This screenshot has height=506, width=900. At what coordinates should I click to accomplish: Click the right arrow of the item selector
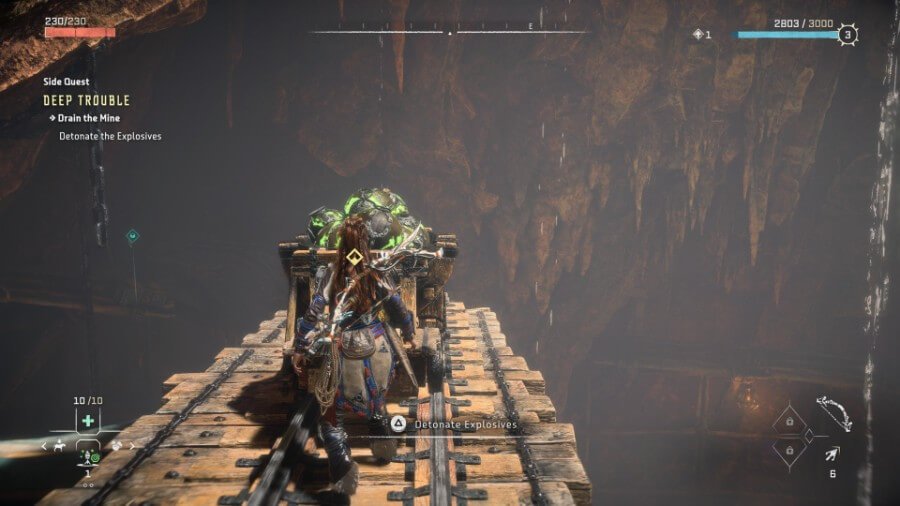pyautogui.click(x=133, y=446)
